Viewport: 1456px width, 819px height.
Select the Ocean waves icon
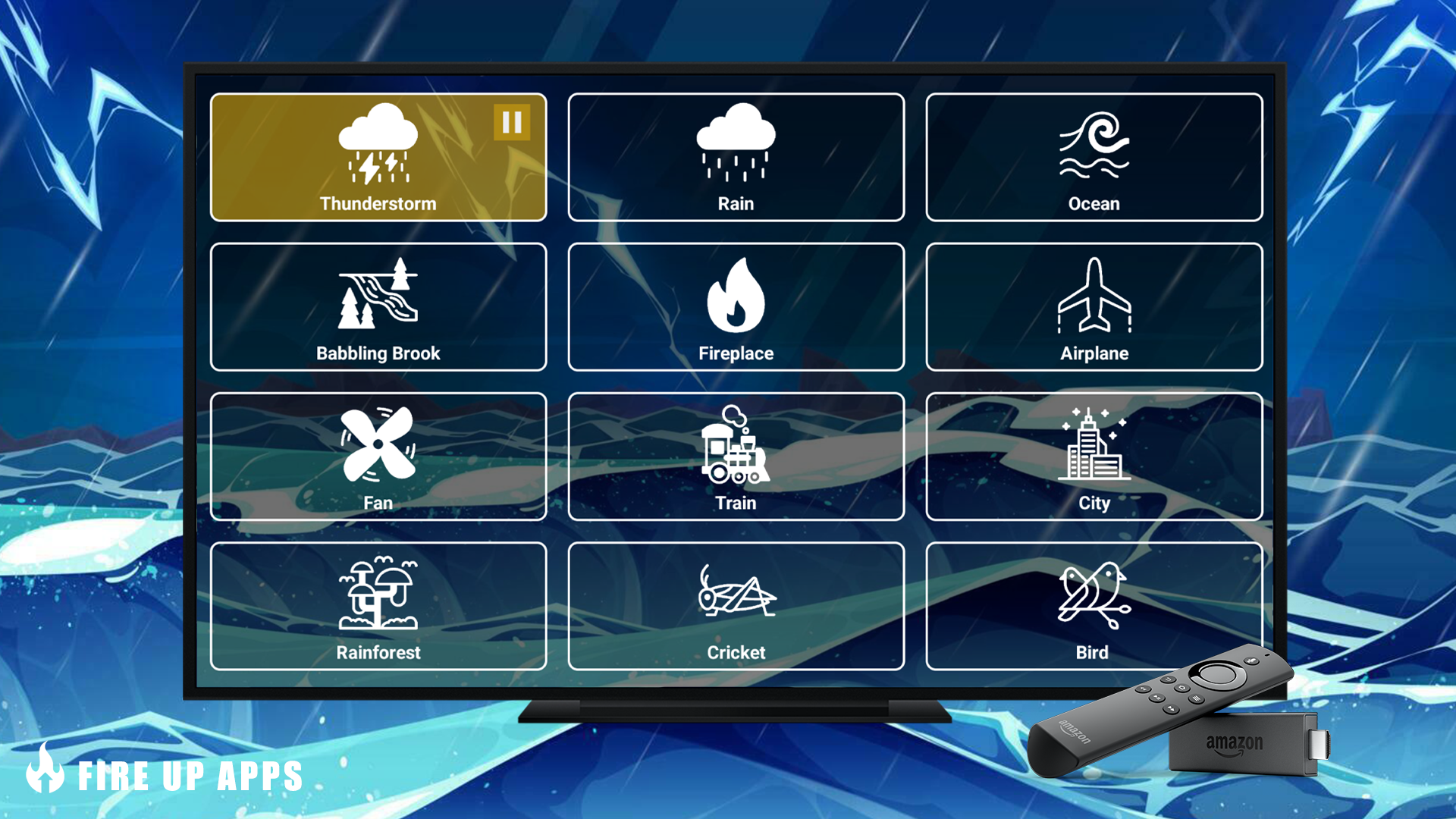[1094, 146]
